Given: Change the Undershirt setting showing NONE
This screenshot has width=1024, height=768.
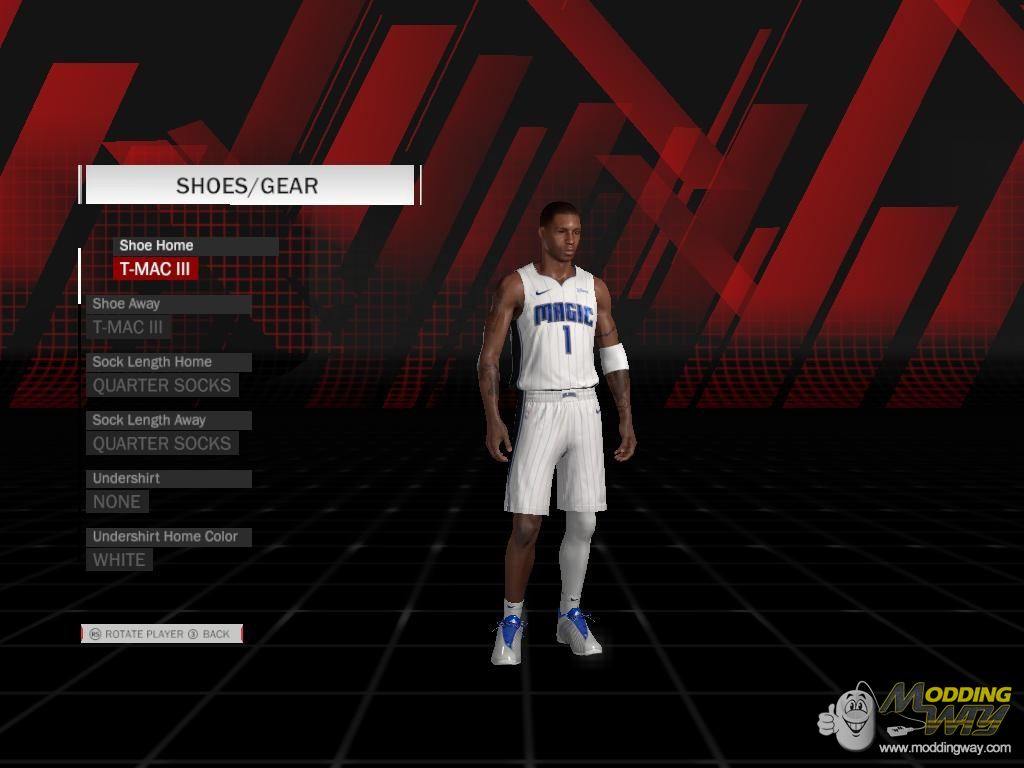Looking at the screenshot, I should [x=118, y=501].
